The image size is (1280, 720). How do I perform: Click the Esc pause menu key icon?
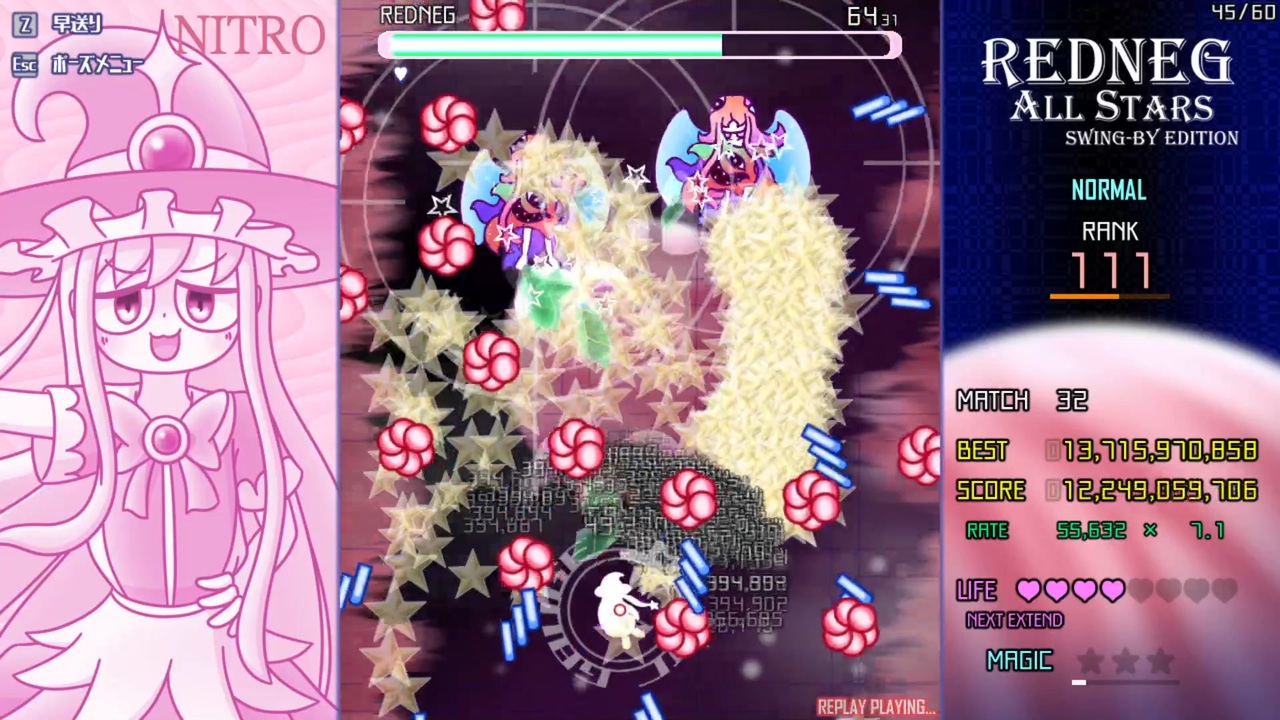click(x=25, y=66)
